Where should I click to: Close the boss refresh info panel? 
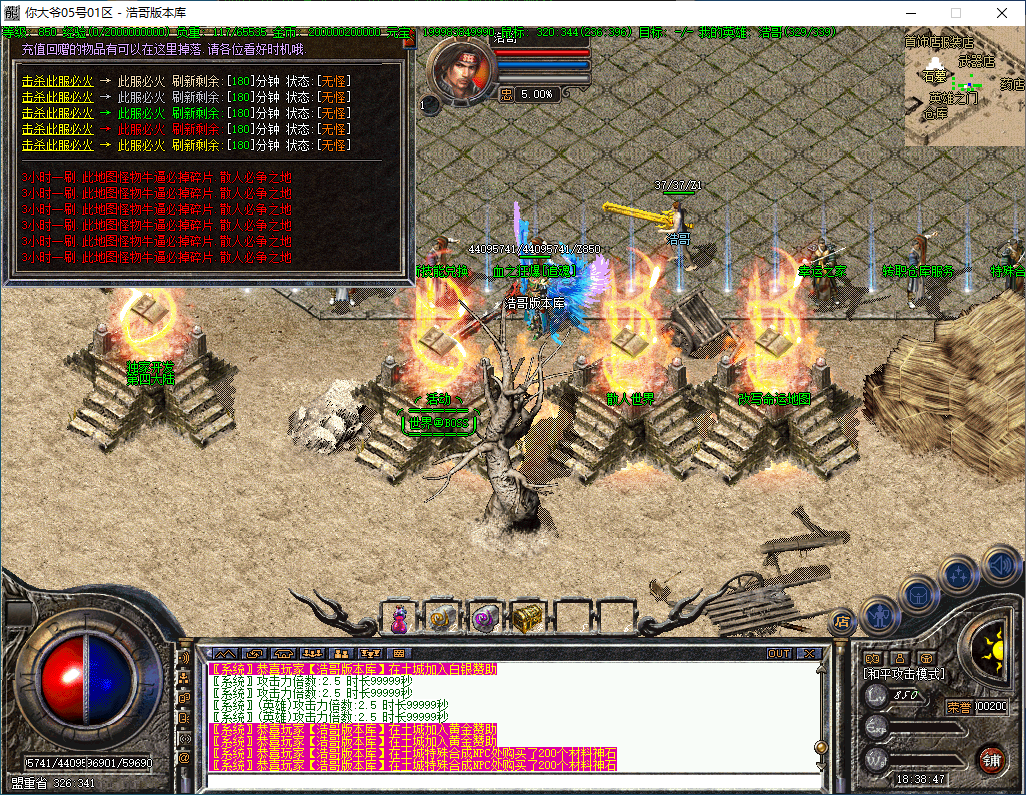[407, 34]
